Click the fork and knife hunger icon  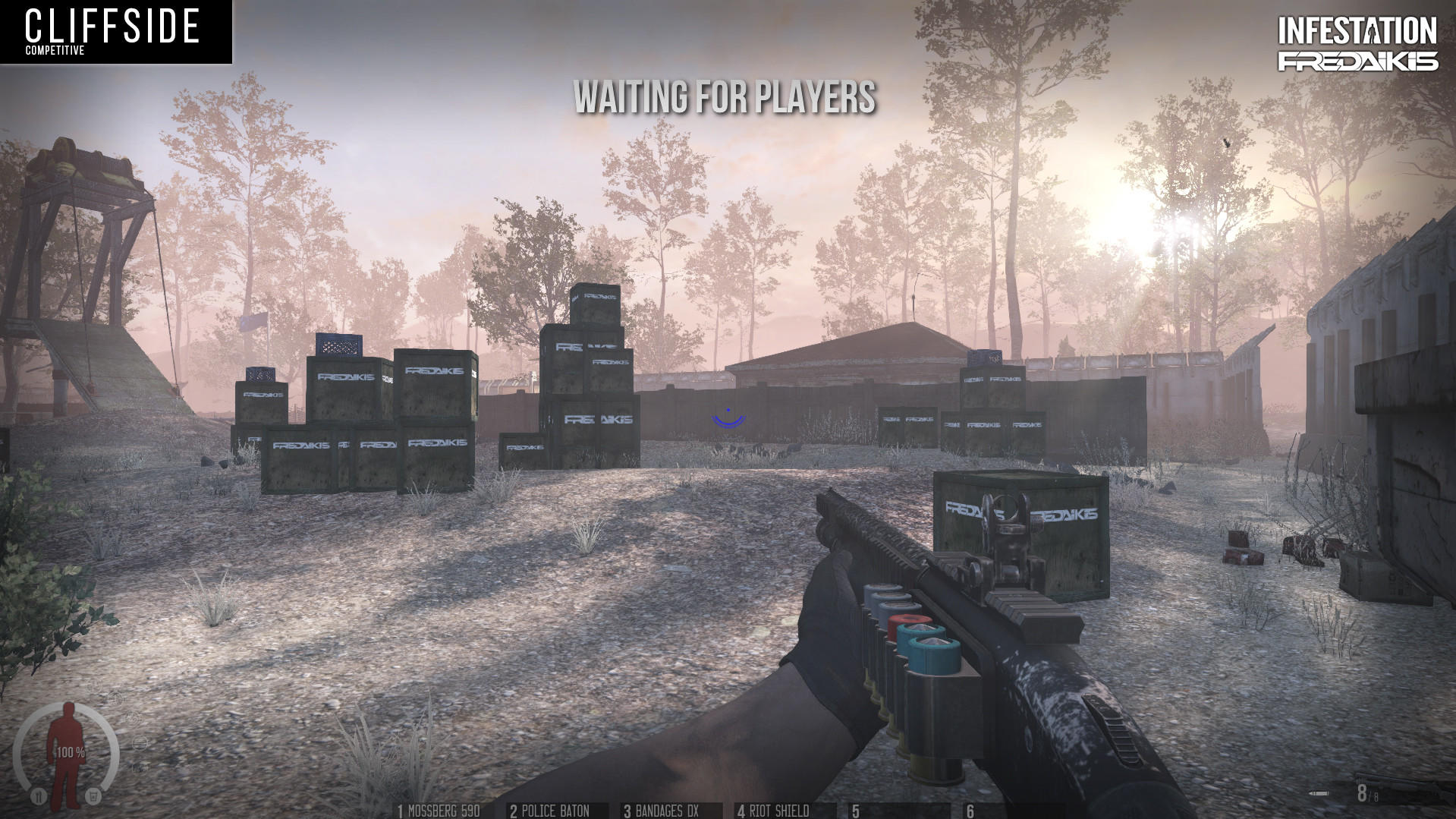(39, 795)
